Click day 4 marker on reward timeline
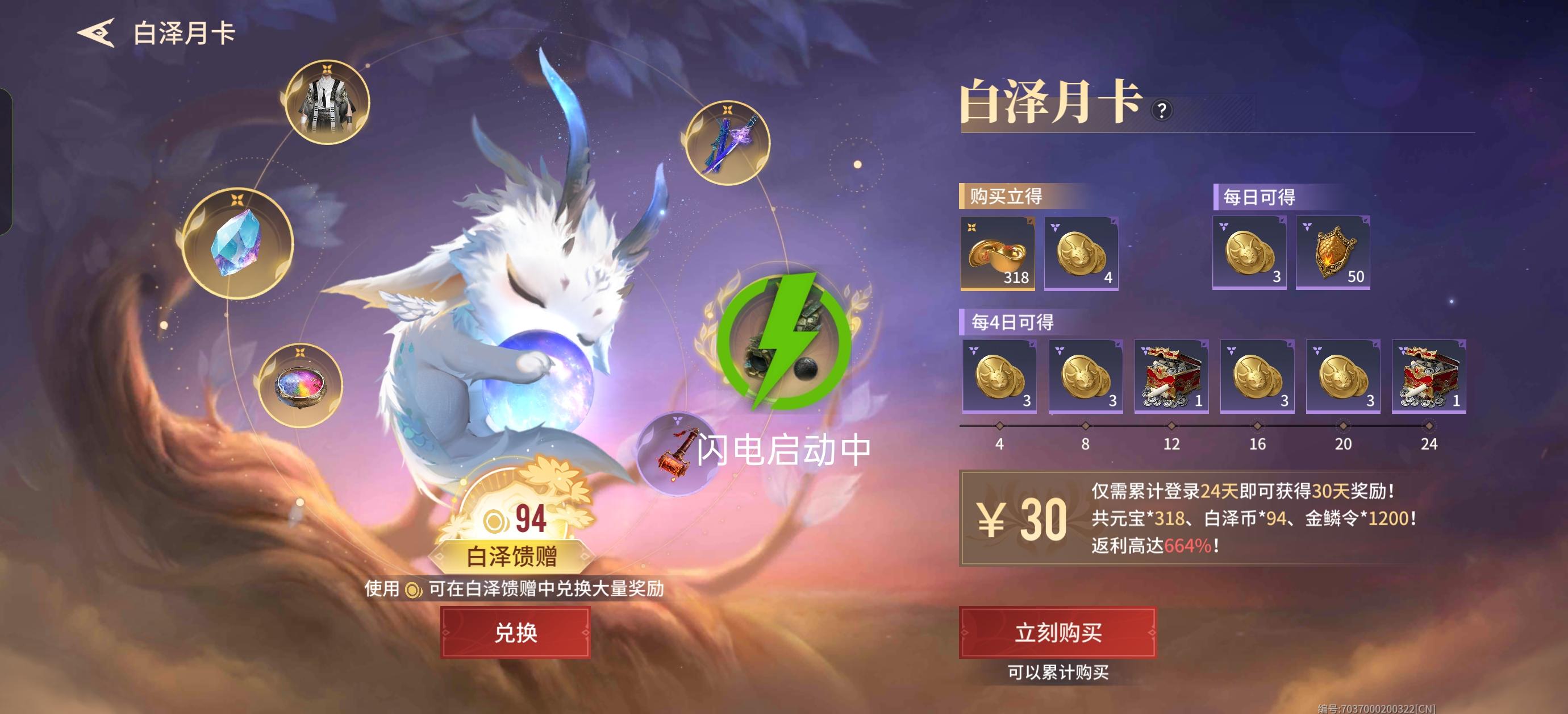Image resolution: width=1568 pixels, height=714 pixels. pyautogui.click(x=999, y=426)
